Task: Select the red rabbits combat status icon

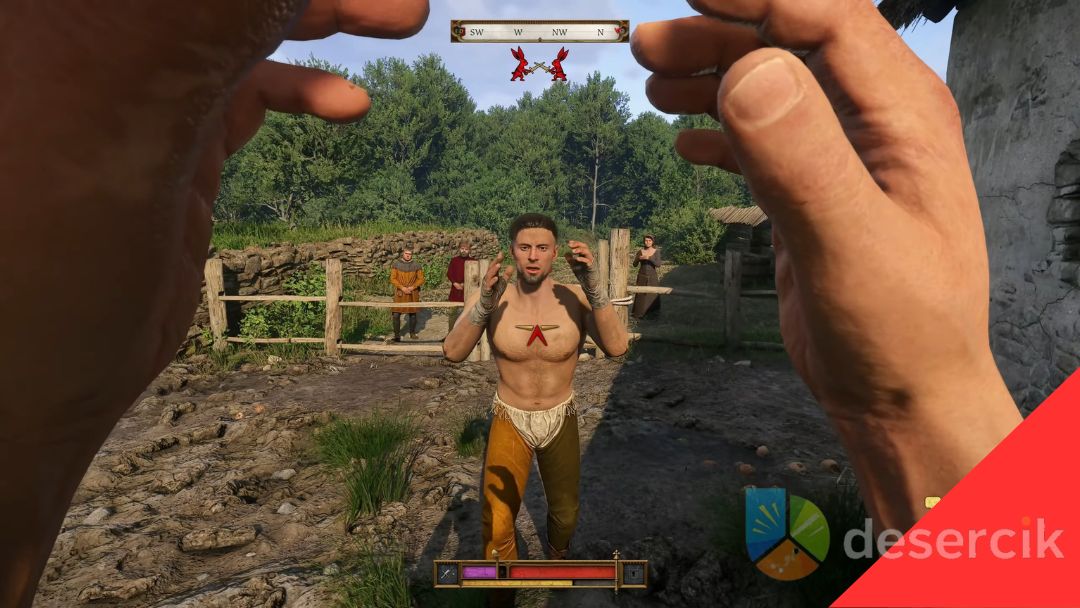Action: click(539, 65)
